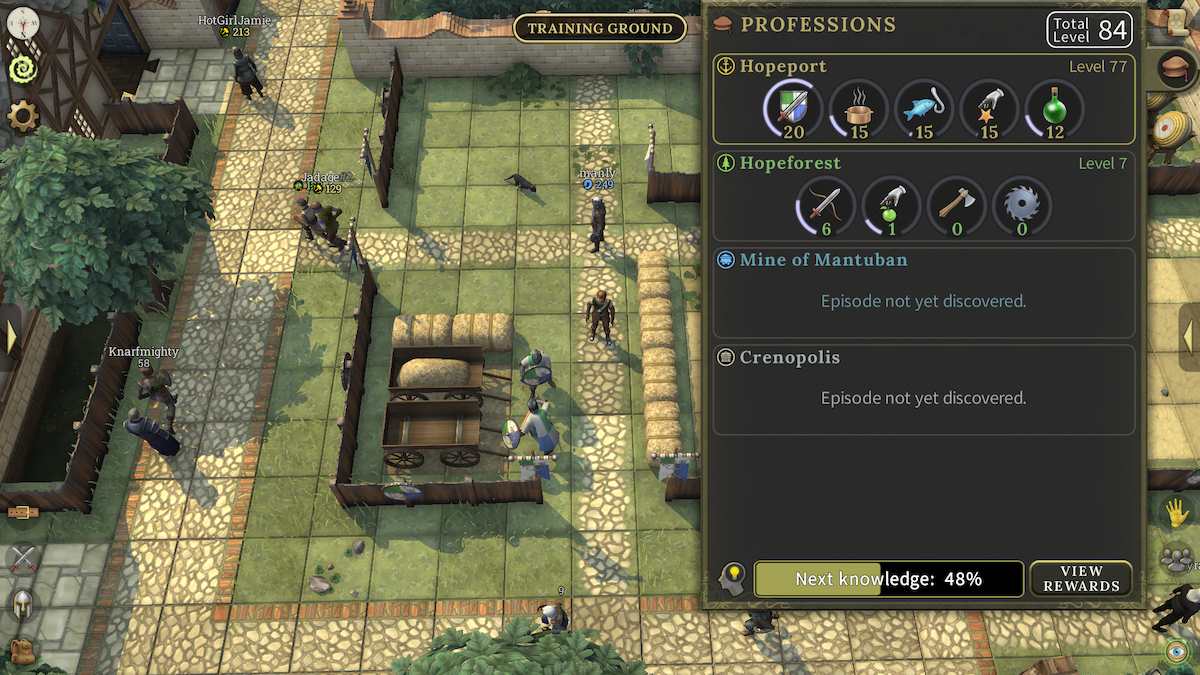The width and height of the screenshot is (1200, 675).
Task: Select the Guard profession with level 20
Action: 791,107
